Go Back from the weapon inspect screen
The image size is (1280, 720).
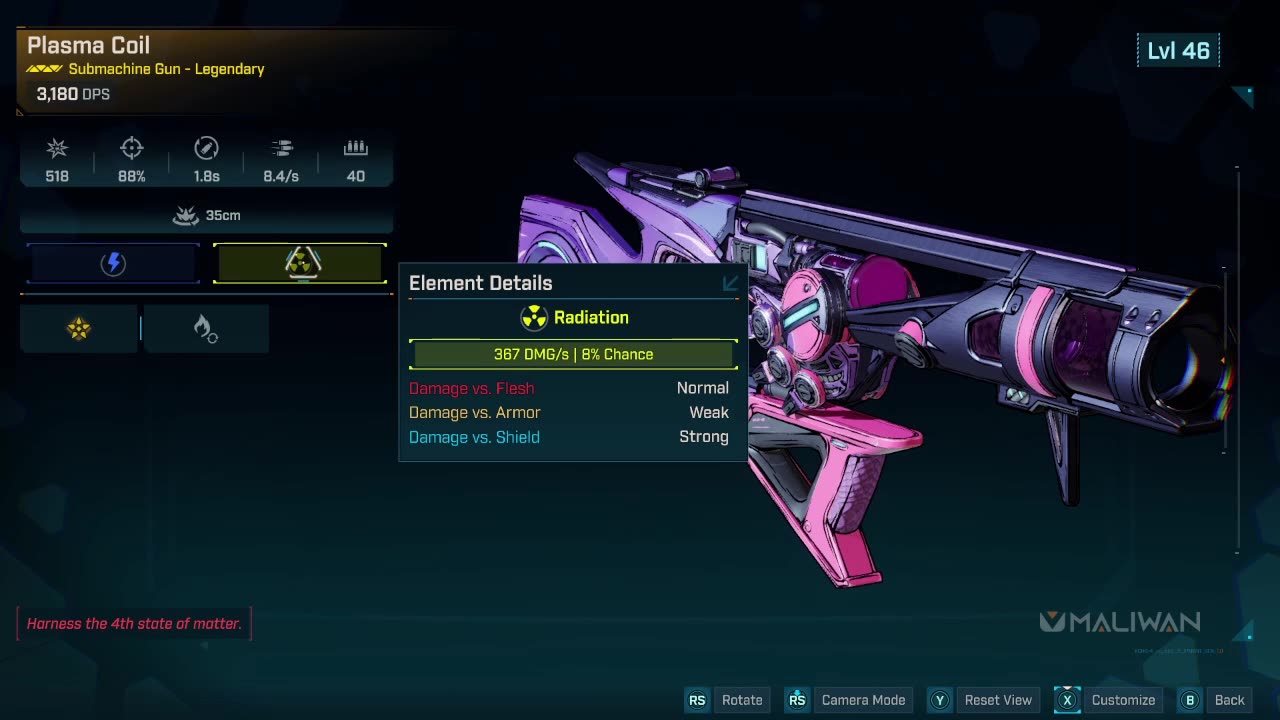tap(1228, 700)
